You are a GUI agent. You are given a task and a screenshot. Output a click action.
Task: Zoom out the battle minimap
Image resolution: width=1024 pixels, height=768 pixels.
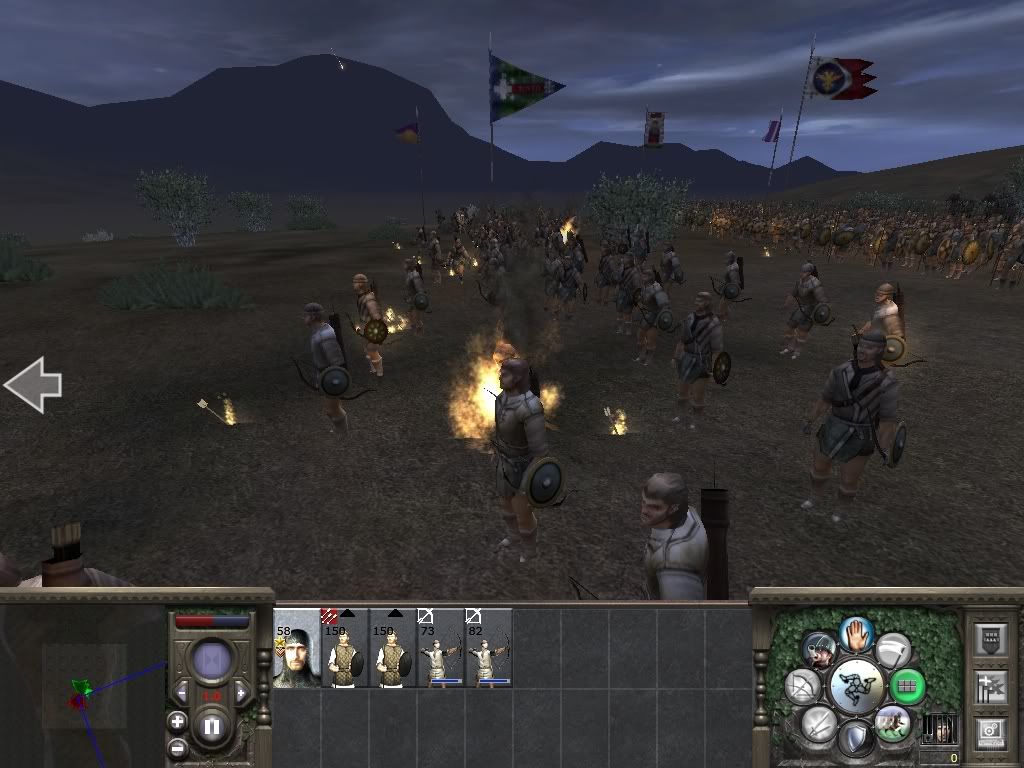tap(177, 747)
